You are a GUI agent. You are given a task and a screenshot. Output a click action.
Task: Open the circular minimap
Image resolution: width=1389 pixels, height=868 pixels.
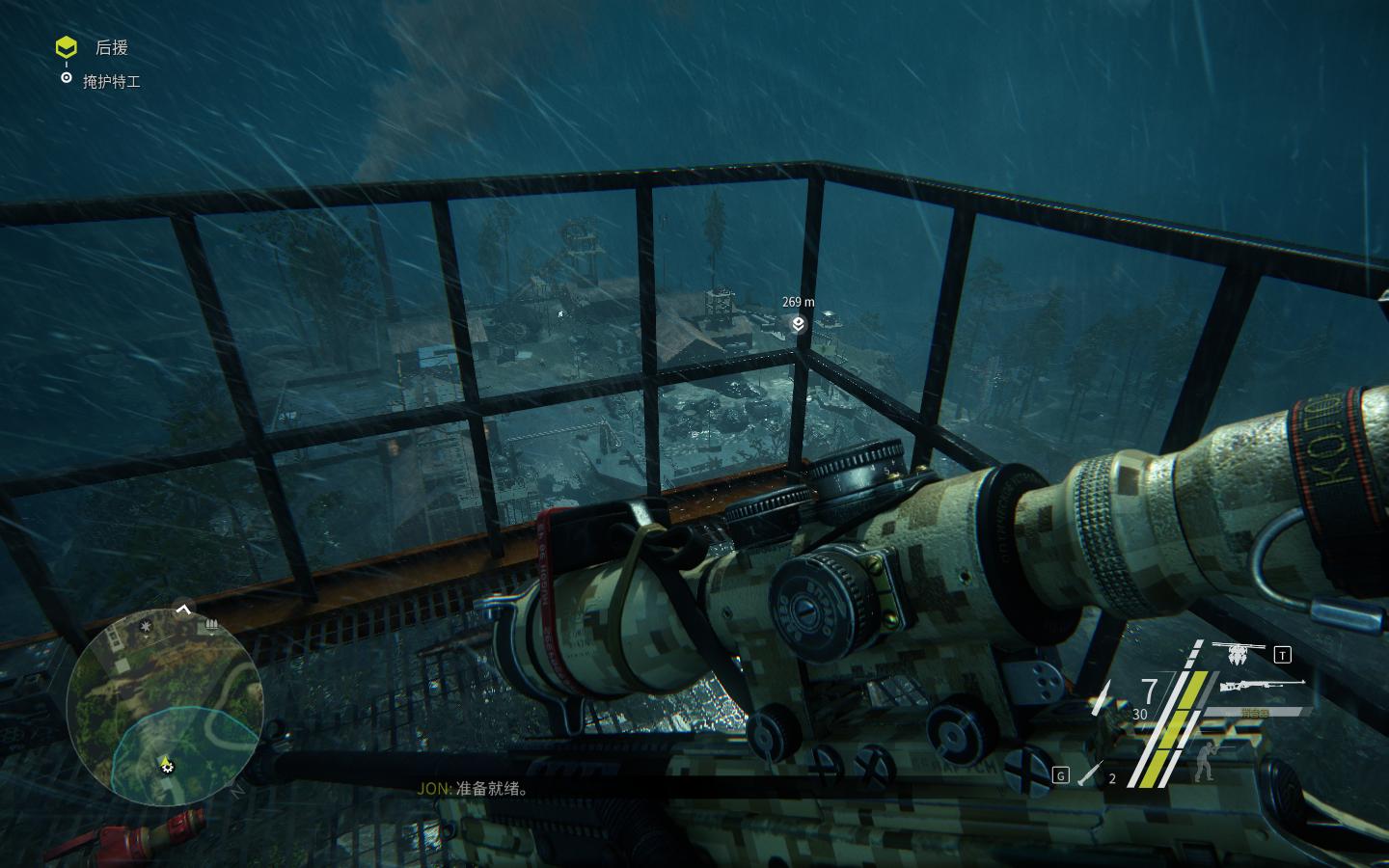164,711
